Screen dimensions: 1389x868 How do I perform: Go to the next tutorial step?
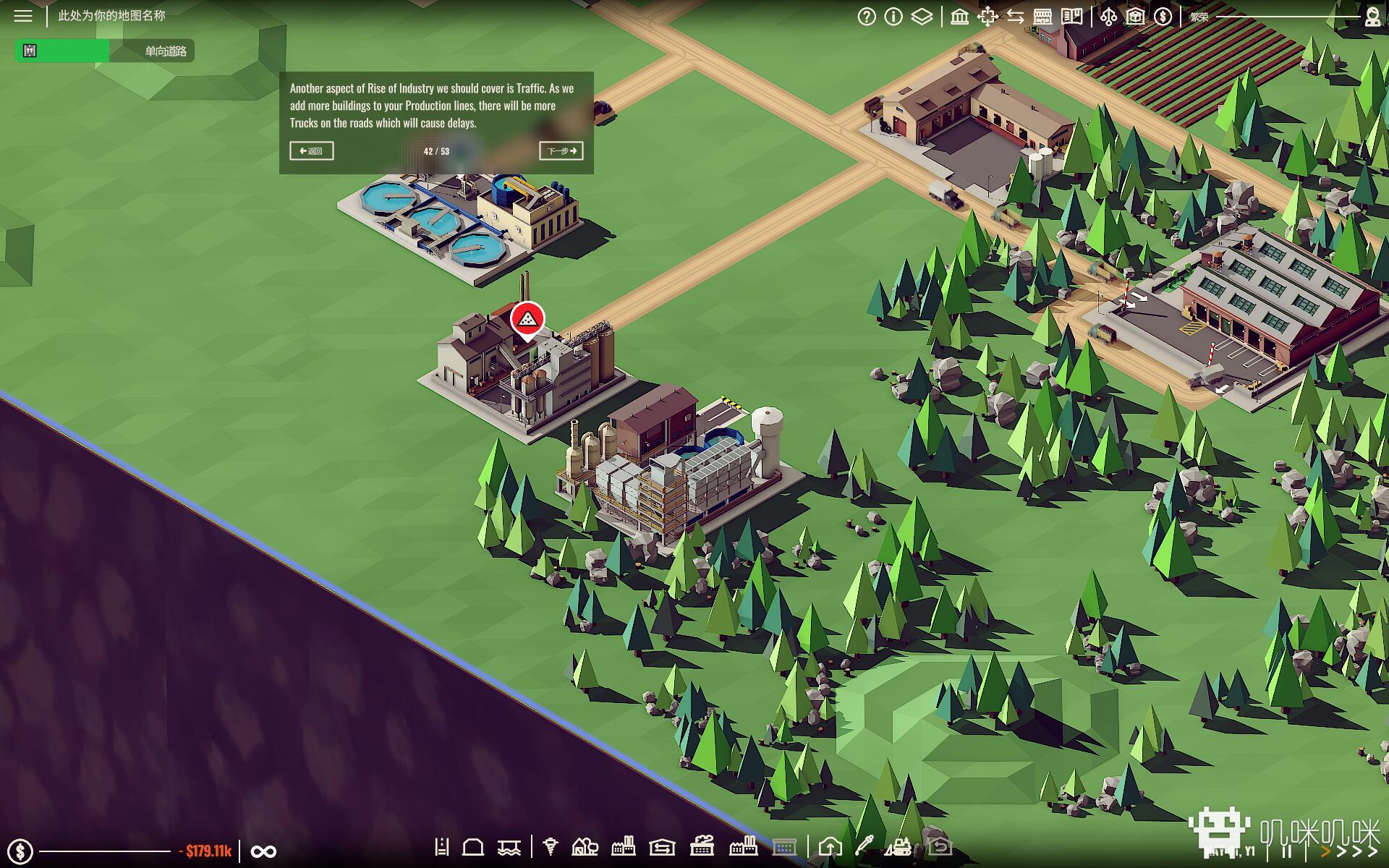click(561, 151)
